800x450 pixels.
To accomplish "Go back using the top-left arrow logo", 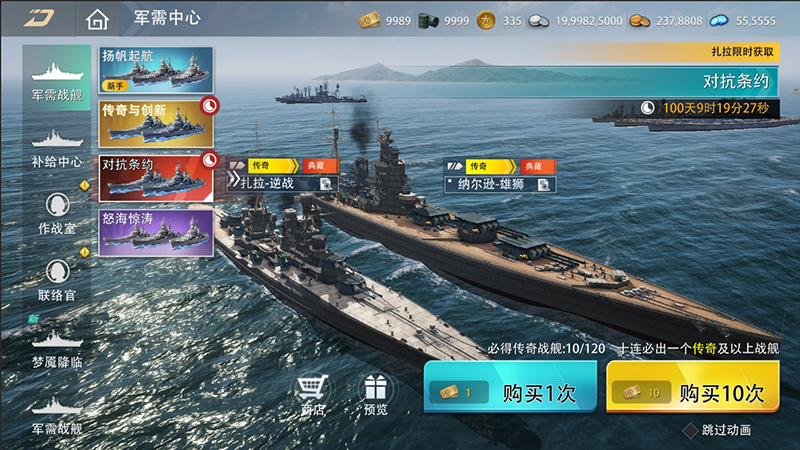I will point(39,18).
